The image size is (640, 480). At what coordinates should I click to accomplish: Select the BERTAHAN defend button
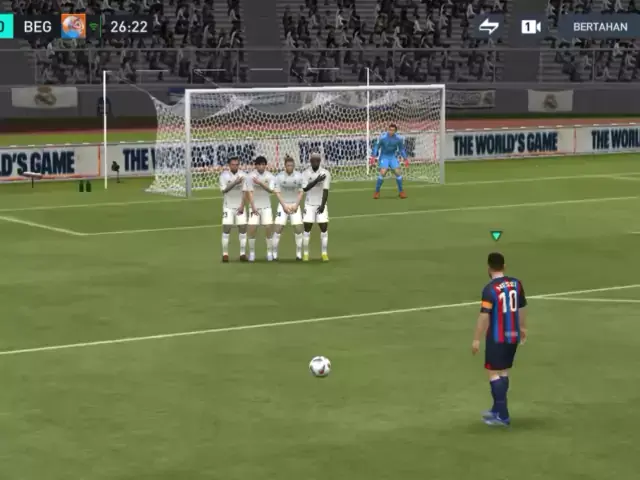600,26
